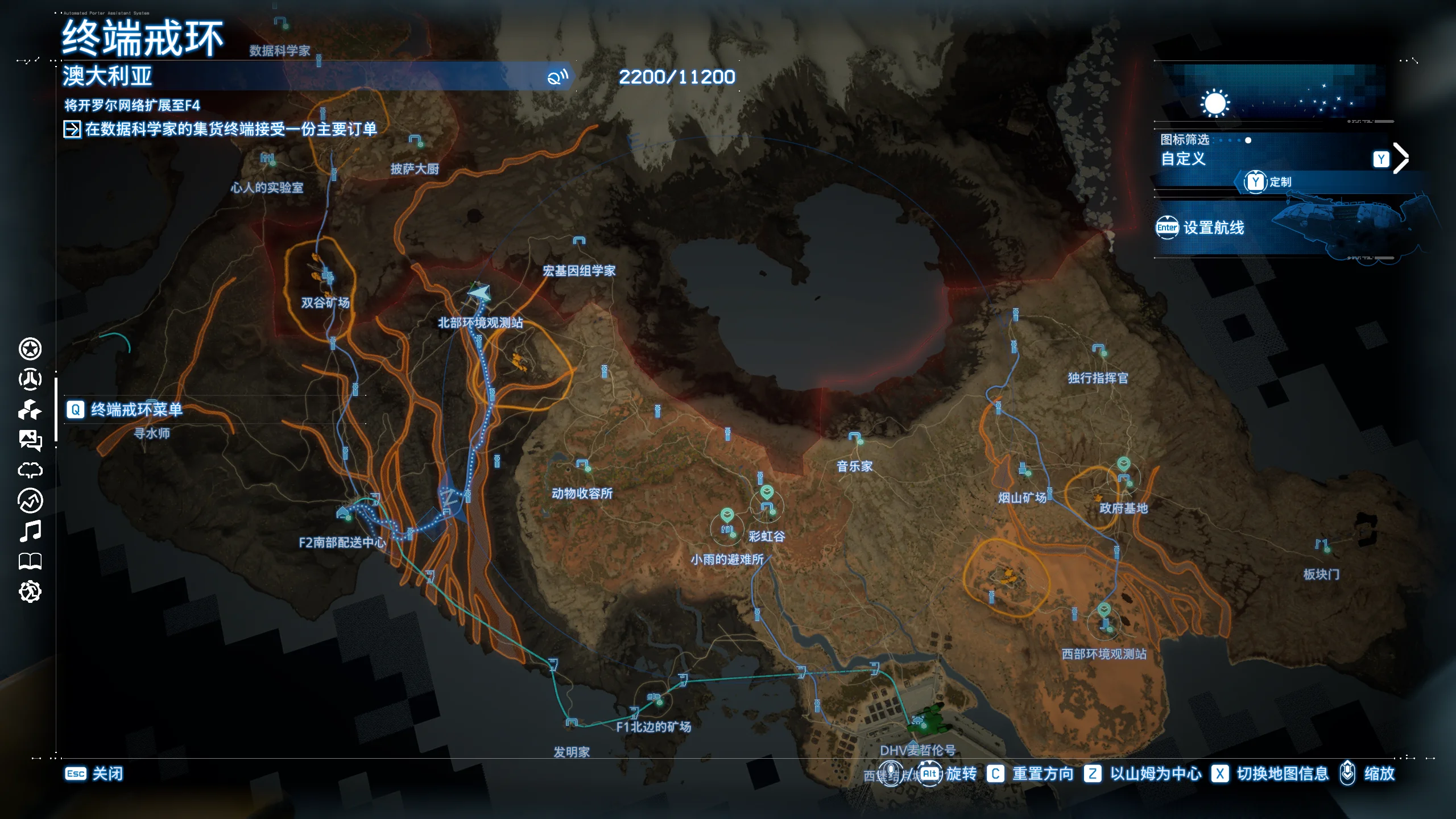This screenshot has height=819, width=1456.
Task: Open the cargo boxes sidebar icon
Action: [x=30, y=409]
